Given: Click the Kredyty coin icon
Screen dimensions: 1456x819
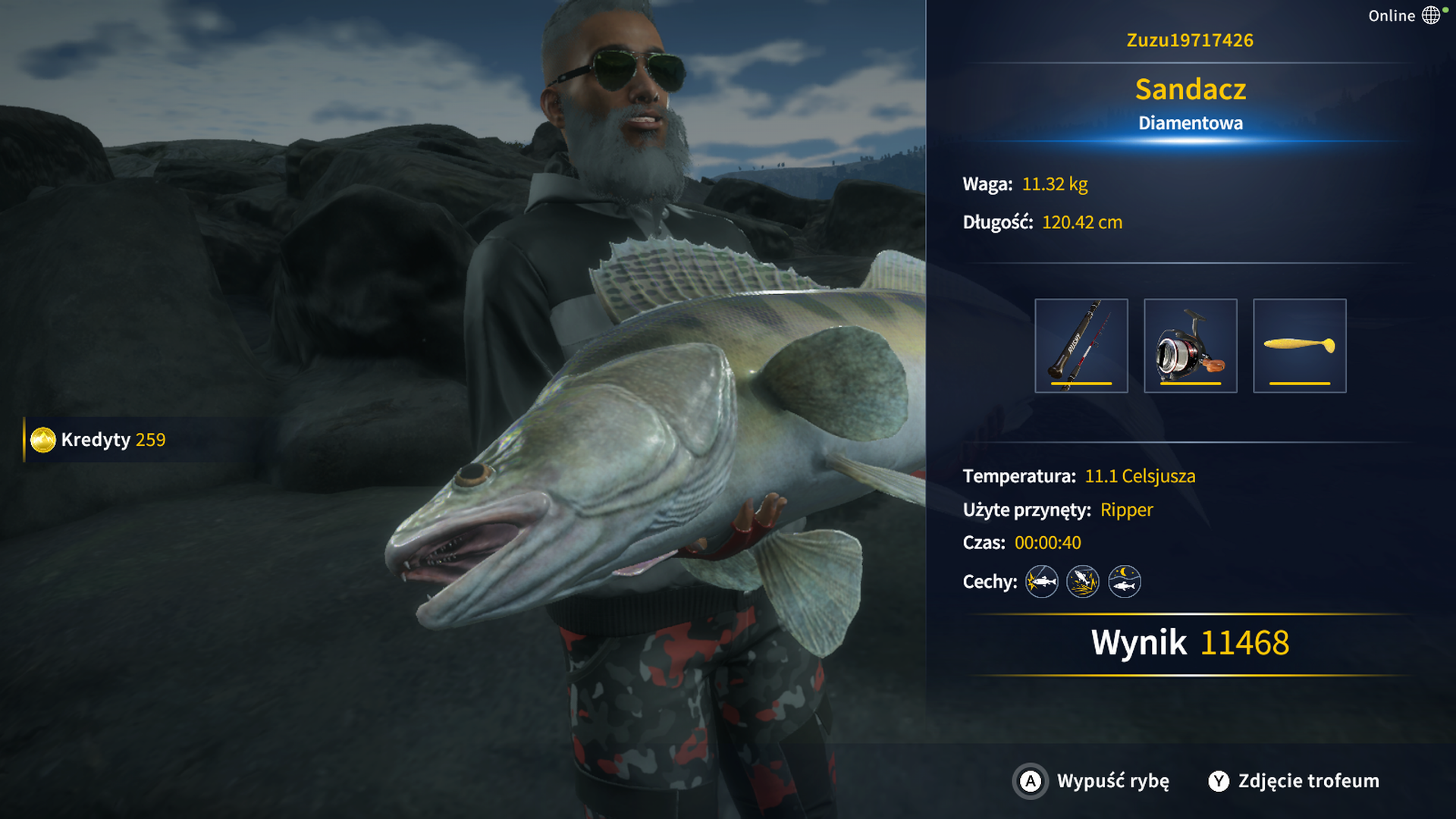Looking at the screenshot, I should click(43, 440).
